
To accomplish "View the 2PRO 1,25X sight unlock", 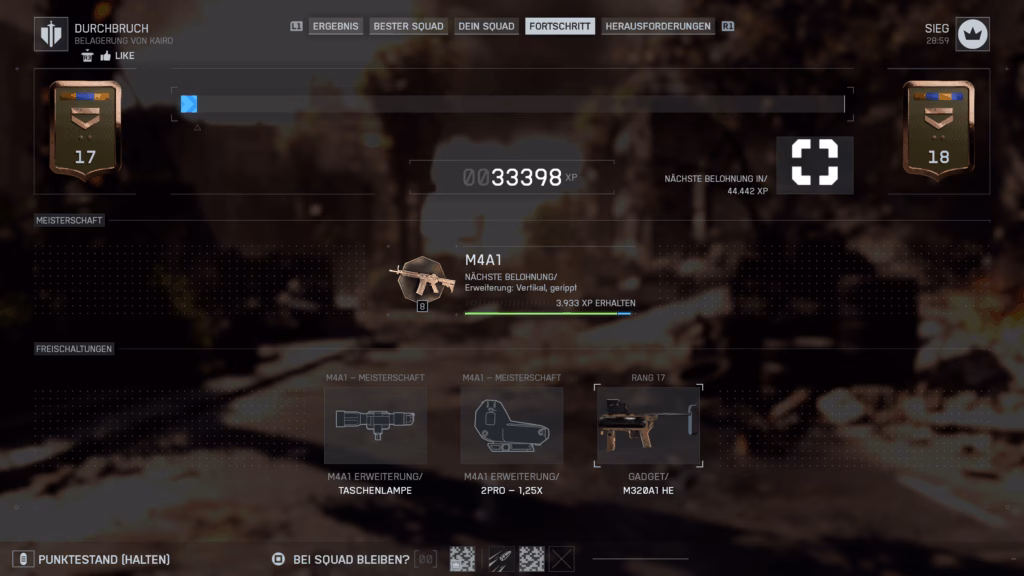I will coord(511,425).
